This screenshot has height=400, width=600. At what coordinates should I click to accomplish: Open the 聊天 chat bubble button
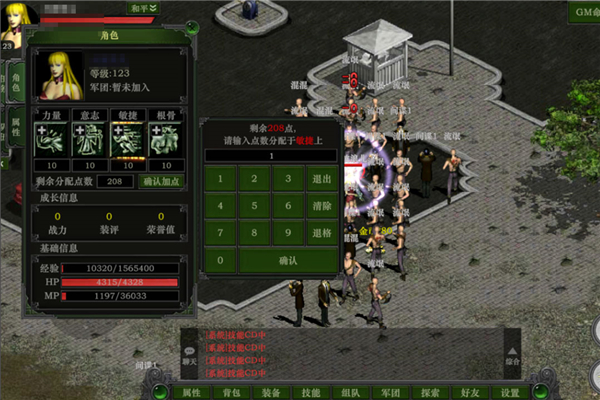190,353
